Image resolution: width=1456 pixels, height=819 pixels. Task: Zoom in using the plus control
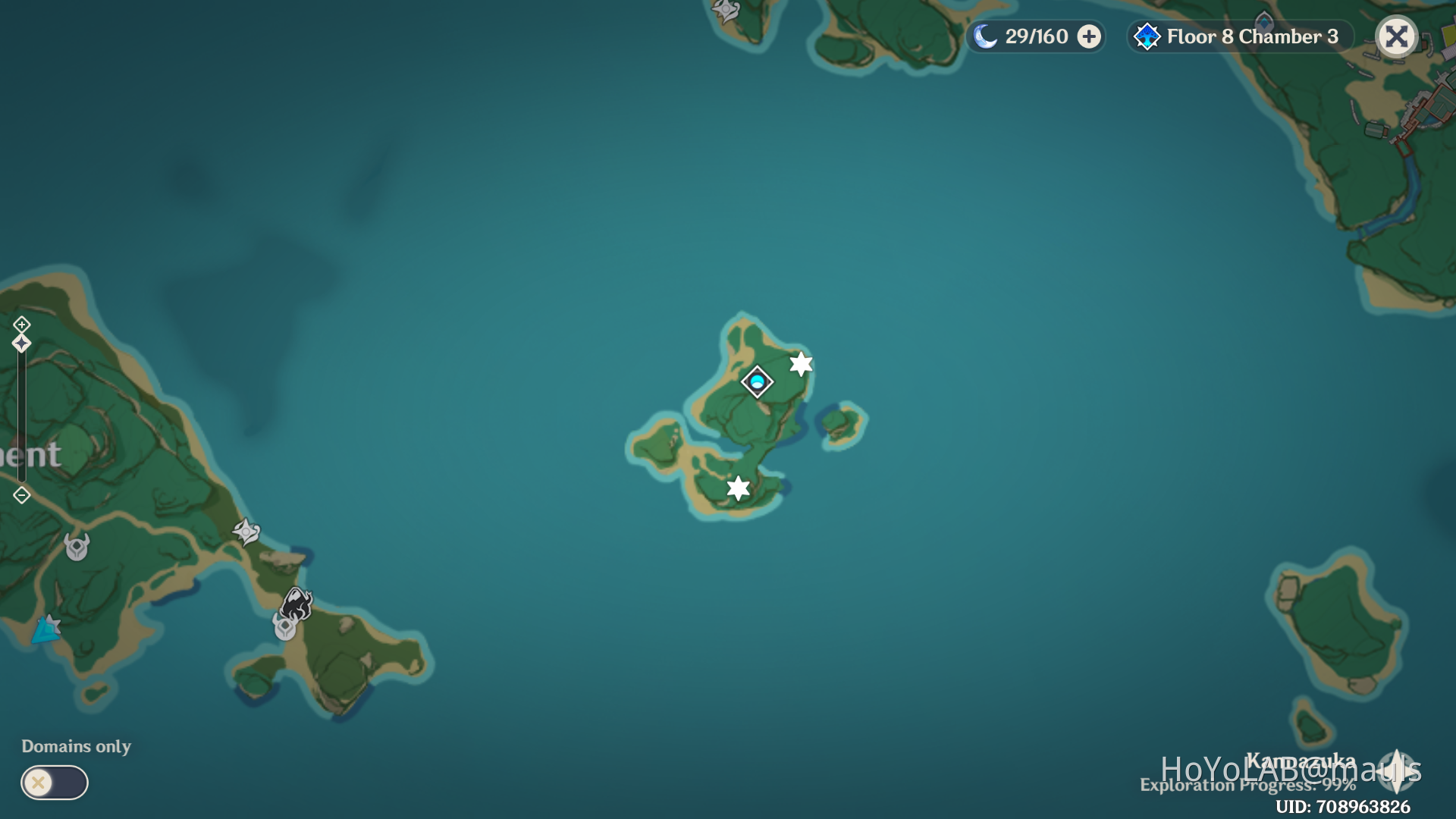pyautogui.click(x=21, y=325)
